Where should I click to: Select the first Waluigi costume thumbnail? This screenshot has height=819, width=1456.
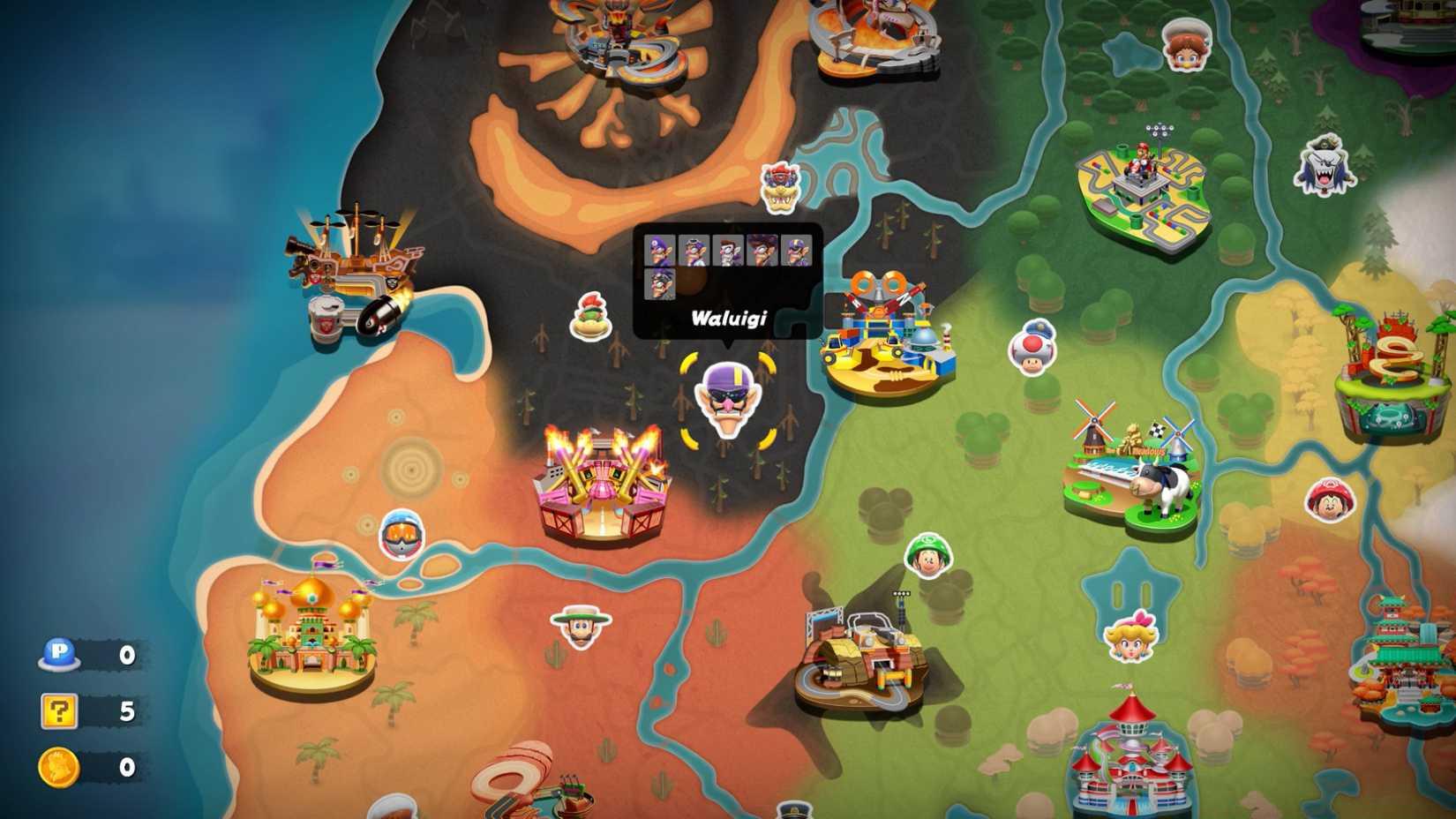[659, 250]
